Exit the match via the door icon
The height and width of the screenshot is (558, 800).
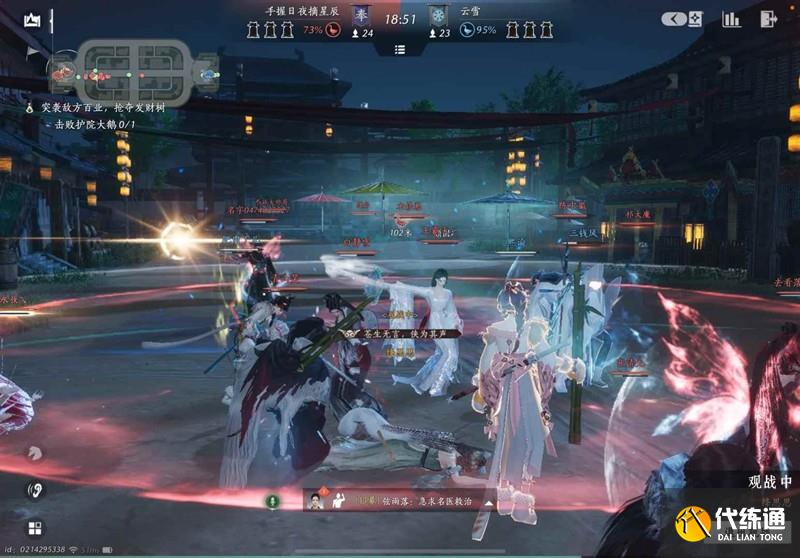coord(768,18)
